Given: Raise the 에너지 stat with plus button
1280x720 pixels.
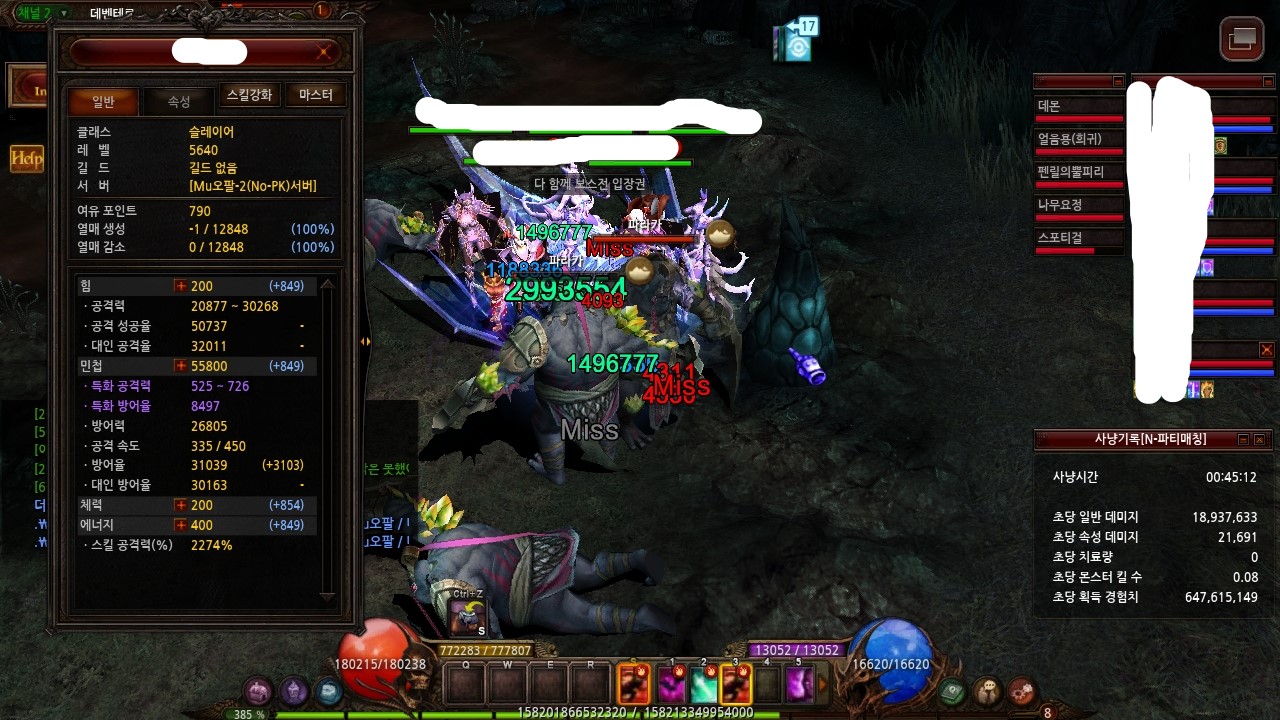Looking at the screenshot, I should coord(181,525).
